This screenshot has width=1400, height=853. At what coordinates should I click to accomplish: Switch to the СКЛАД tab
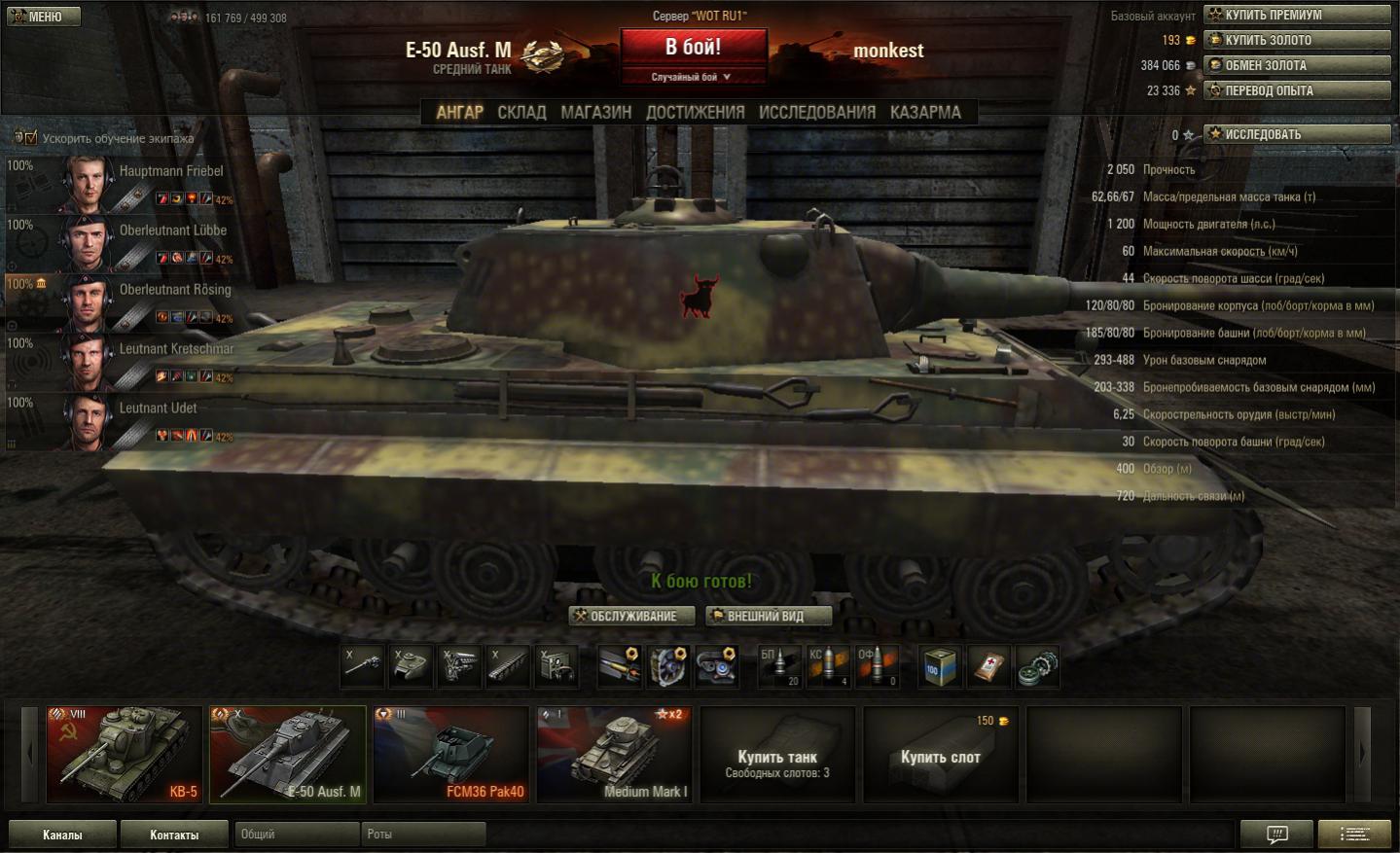tap(521, 113)
